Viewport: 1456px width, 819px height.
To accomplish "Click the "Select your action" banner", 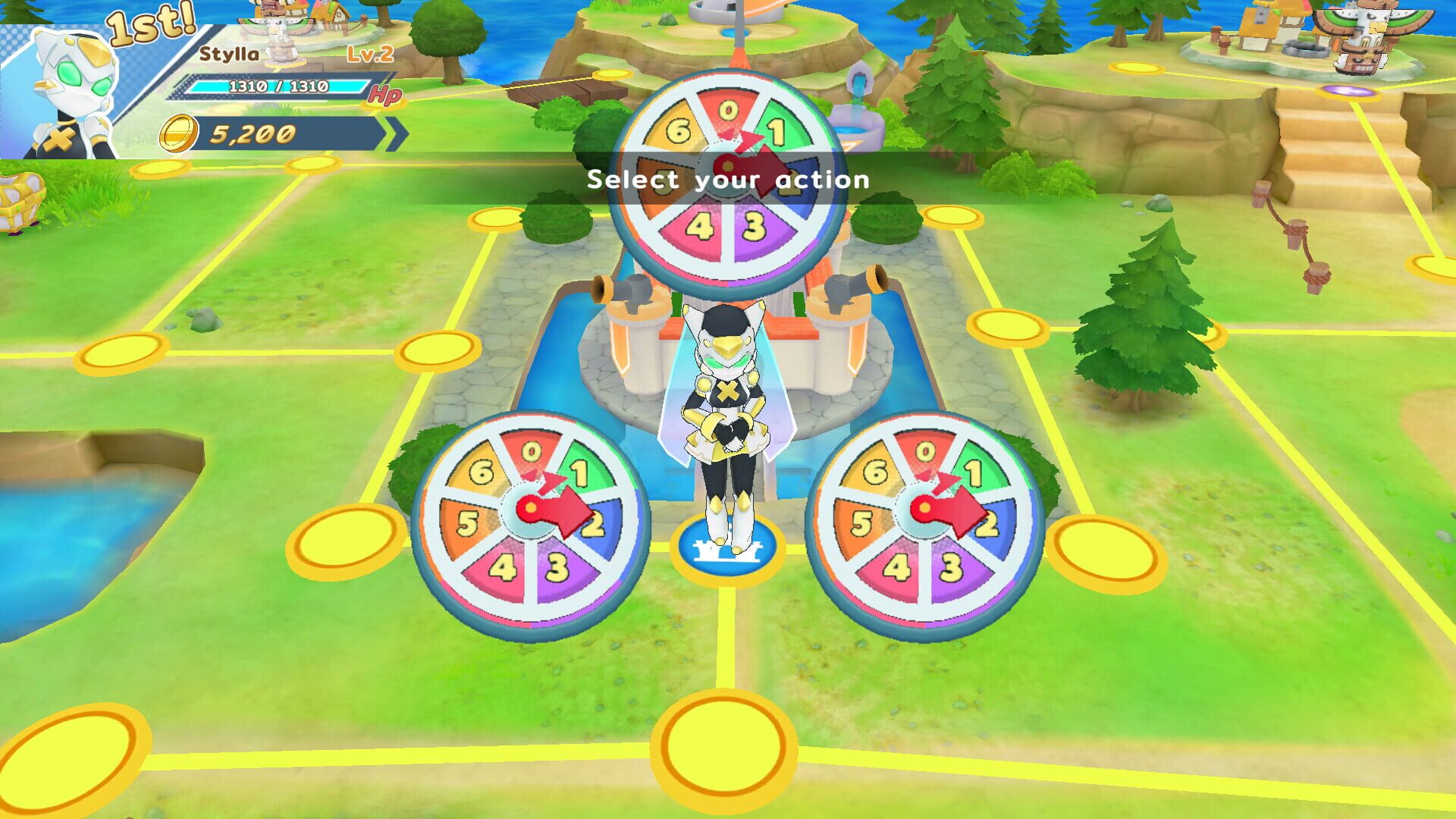I will click(728, 180).
